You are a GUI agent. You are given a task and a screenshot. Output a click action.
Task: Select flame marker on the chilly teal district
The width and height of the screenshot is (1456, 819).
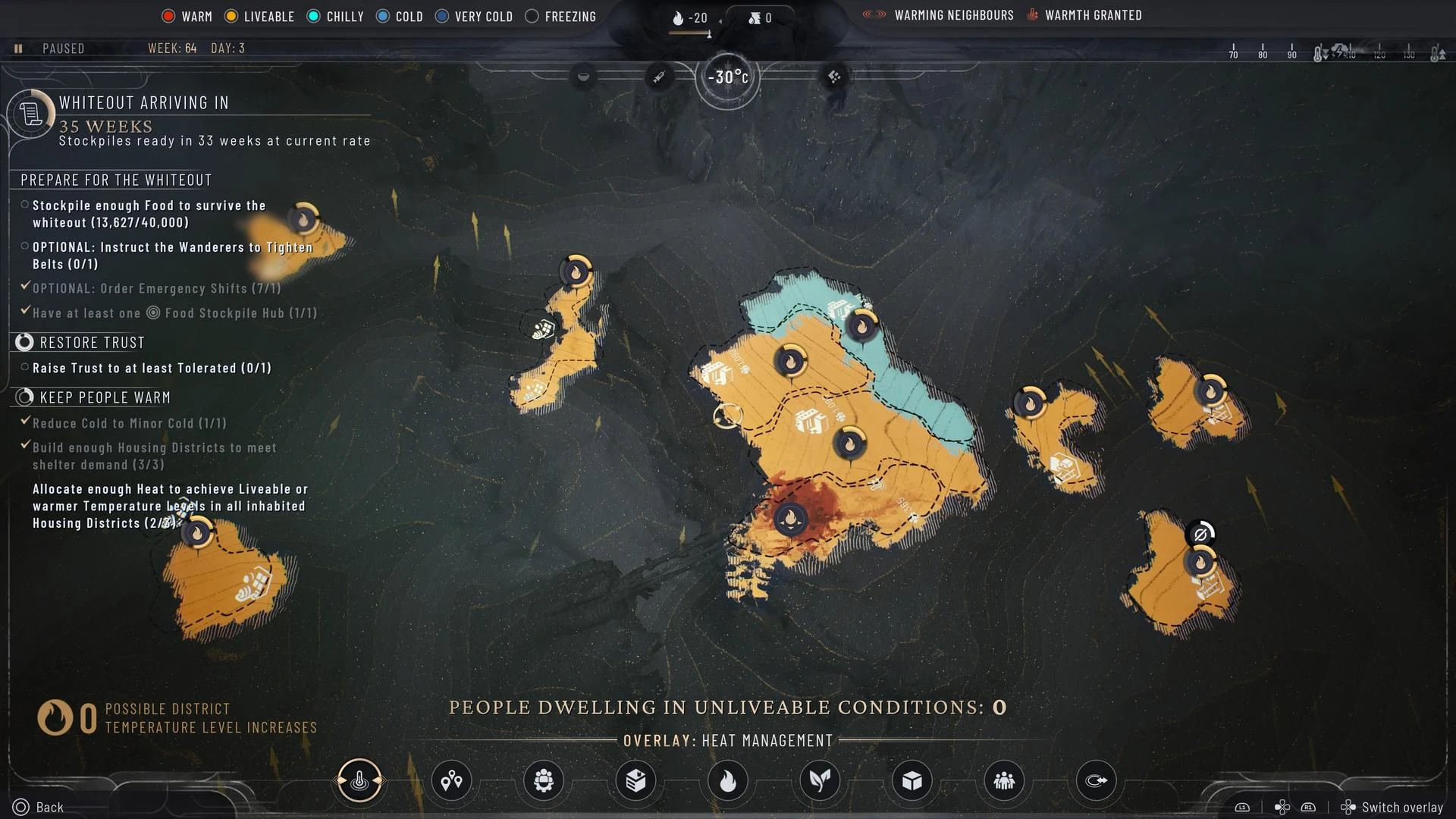(x=861, y=326)
